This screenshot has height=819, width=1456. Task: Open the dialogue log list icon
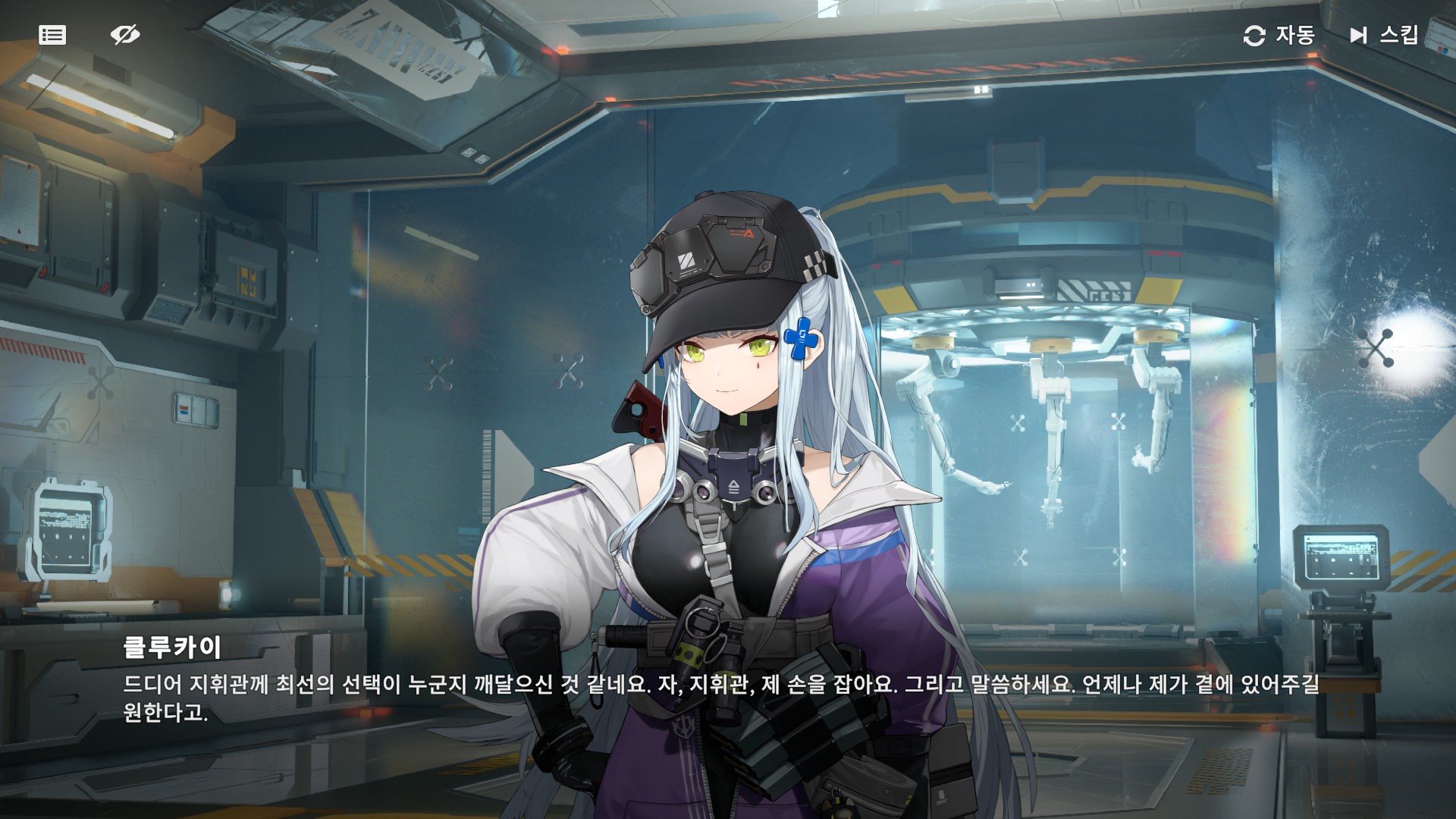click(52, 35)
